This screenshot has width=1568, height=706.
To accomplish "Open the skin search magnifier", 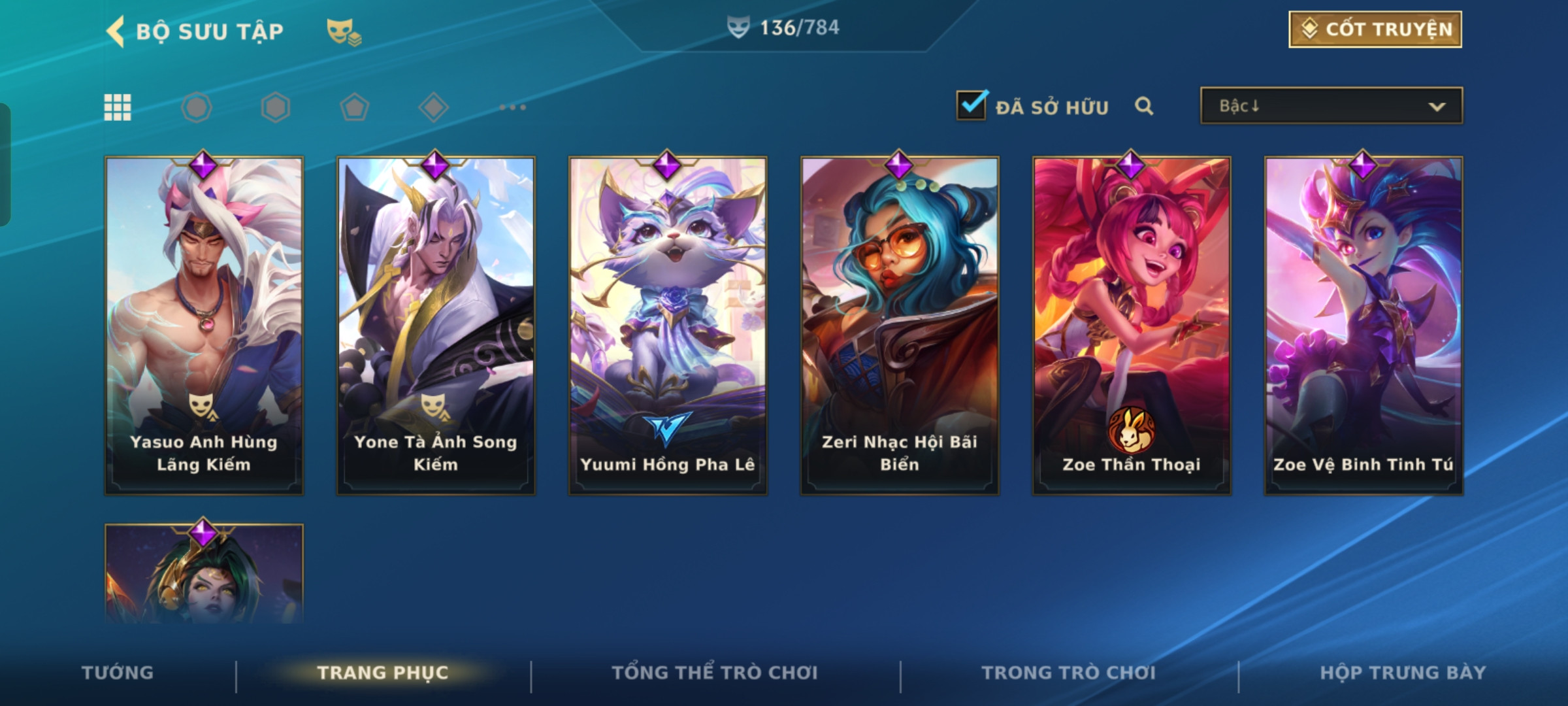I will [x=1143, y=106].
